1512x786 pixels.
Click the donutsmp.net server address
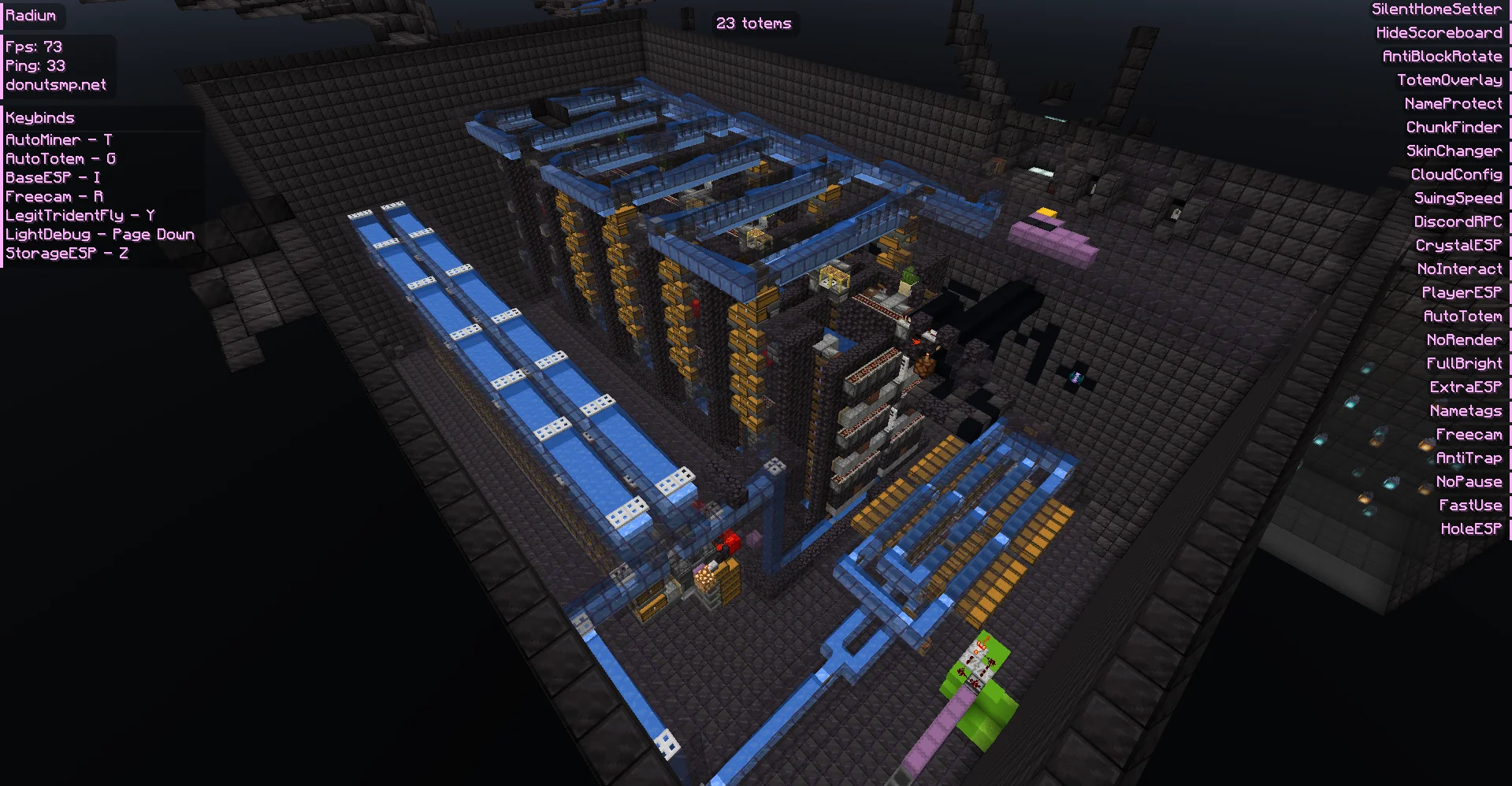point(55,84)
